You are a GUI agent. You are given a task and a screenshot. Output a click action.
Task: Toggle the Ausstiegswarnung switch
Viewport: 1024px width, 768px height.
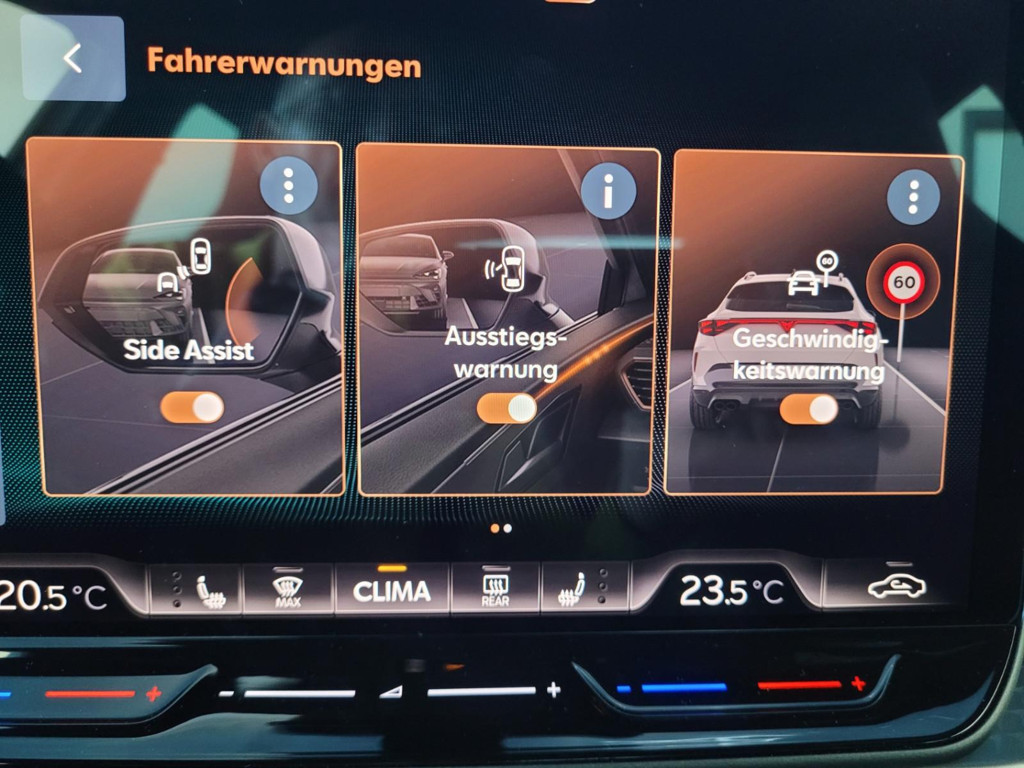[507, 408]
